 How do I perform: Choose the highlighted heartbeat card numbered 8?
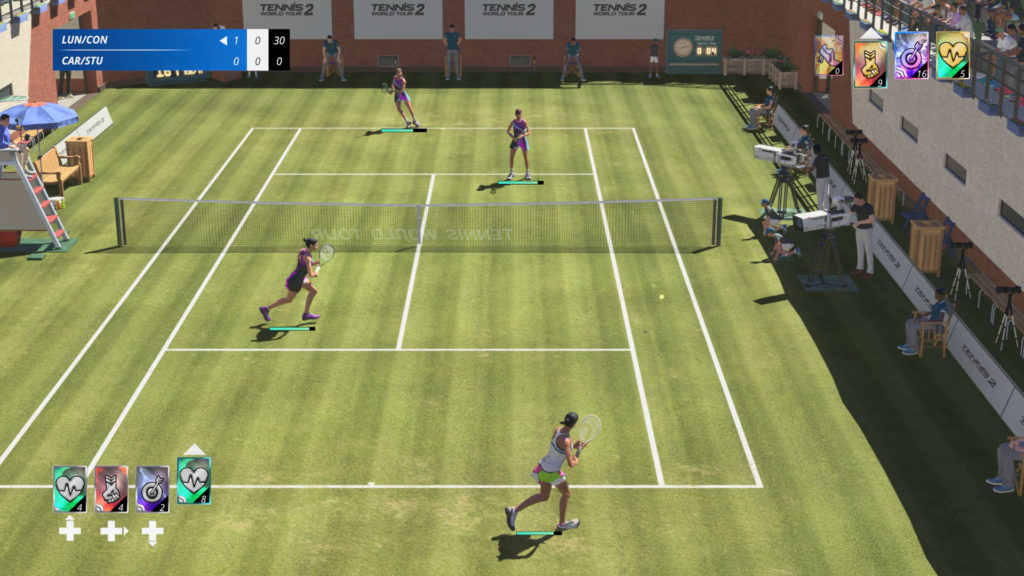(x=193, y=481)
